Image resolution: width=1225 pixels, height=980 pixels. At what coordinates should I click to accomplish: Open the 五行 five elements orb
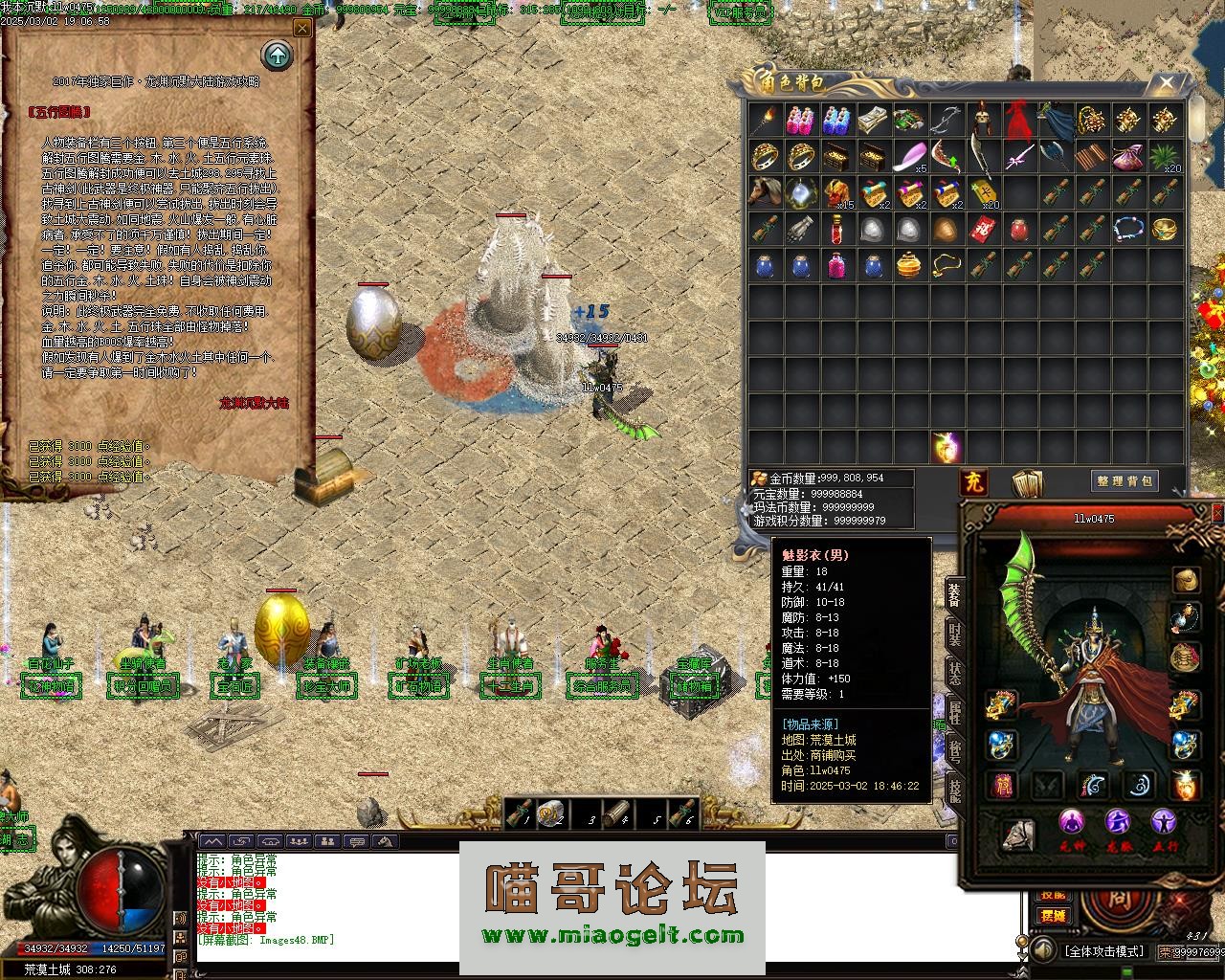click(x=1164, y=822)
